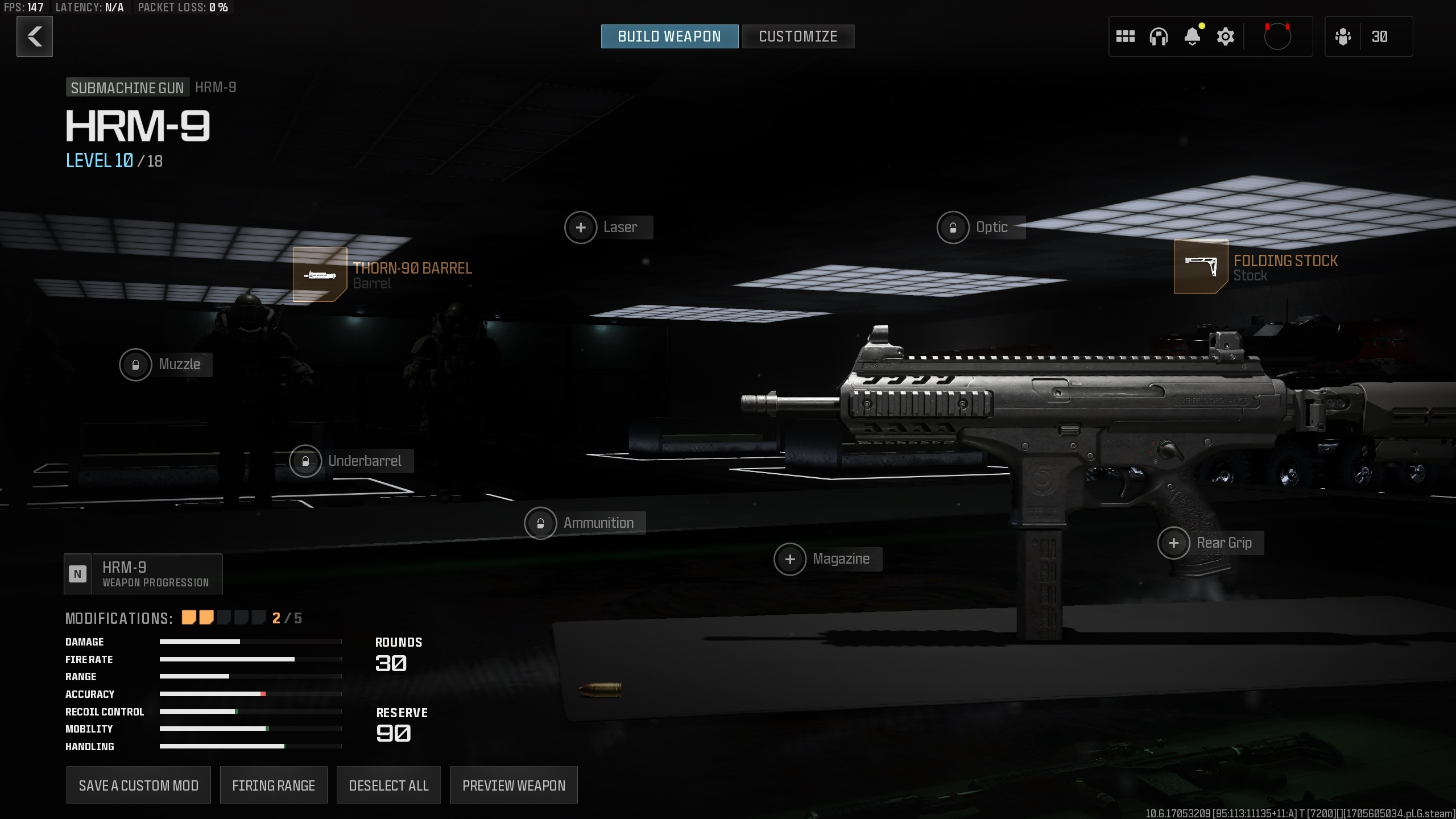Click the Save A Custom Mod button
The width and height of the screenshot is (1456, 819).
pyautogui.click(x=138, y=785)
